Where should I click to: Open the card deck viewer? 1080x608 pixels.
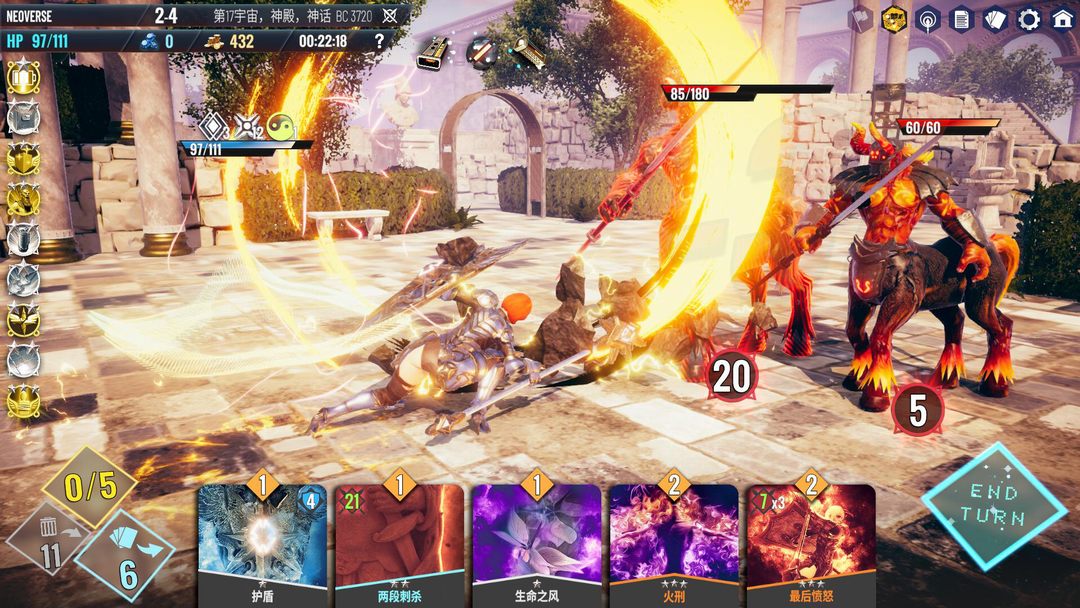pyautogui.click(x=995, y=19)
